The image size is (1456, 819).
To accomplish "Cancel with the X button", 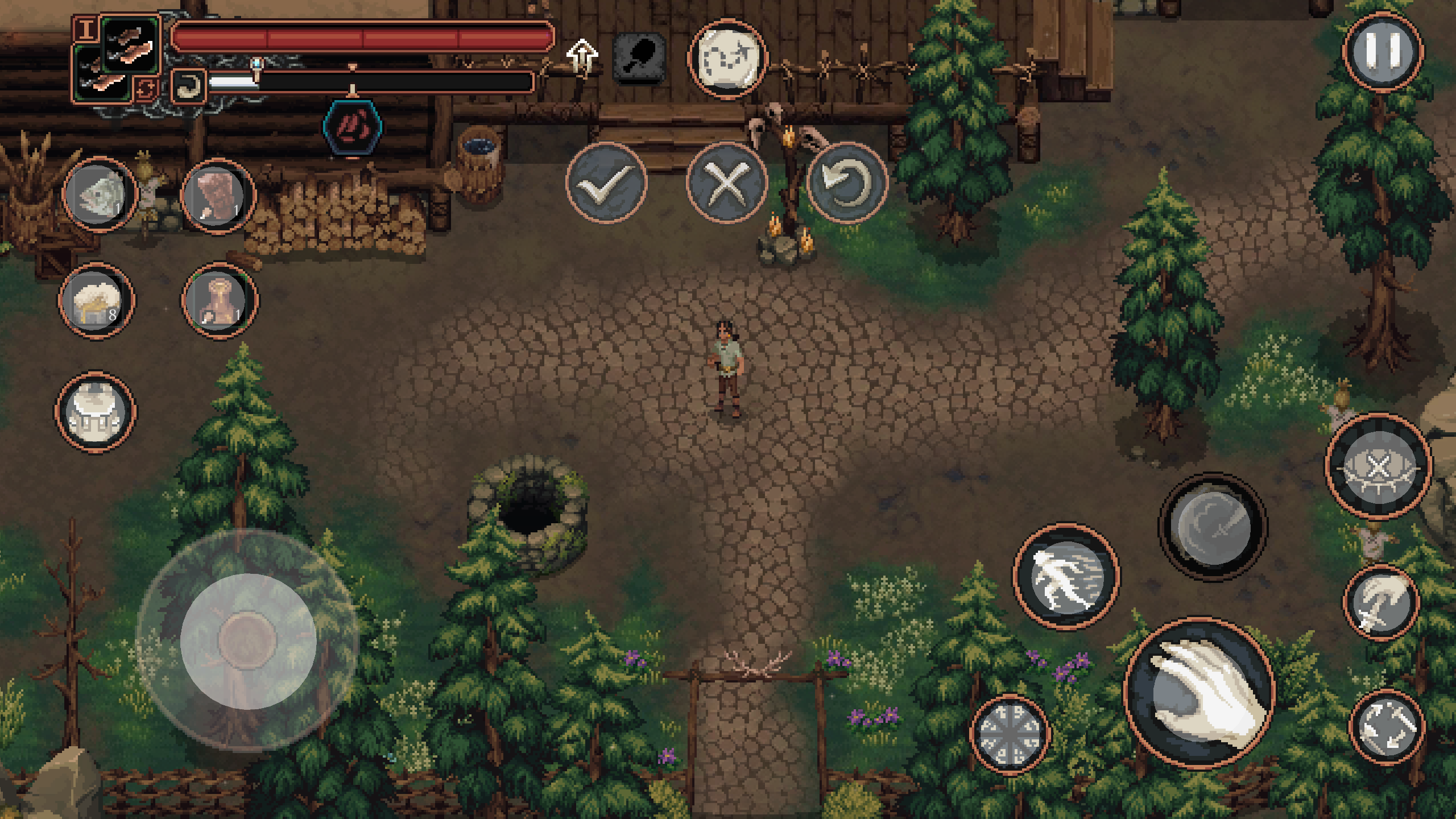I will (x=726, y=182).
